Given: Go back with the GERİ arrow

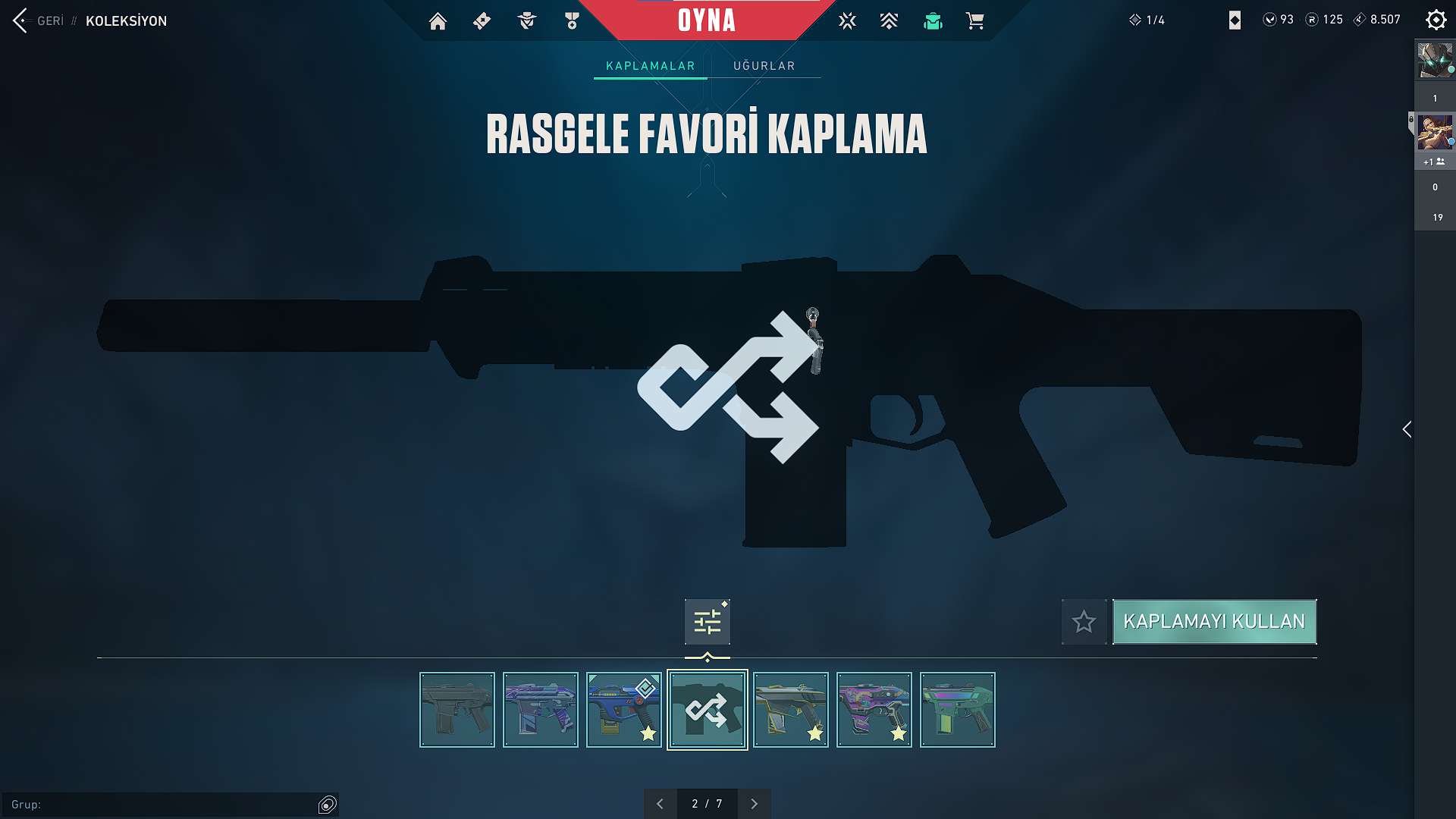Looking at the screenshot, I should coord(21,20).
